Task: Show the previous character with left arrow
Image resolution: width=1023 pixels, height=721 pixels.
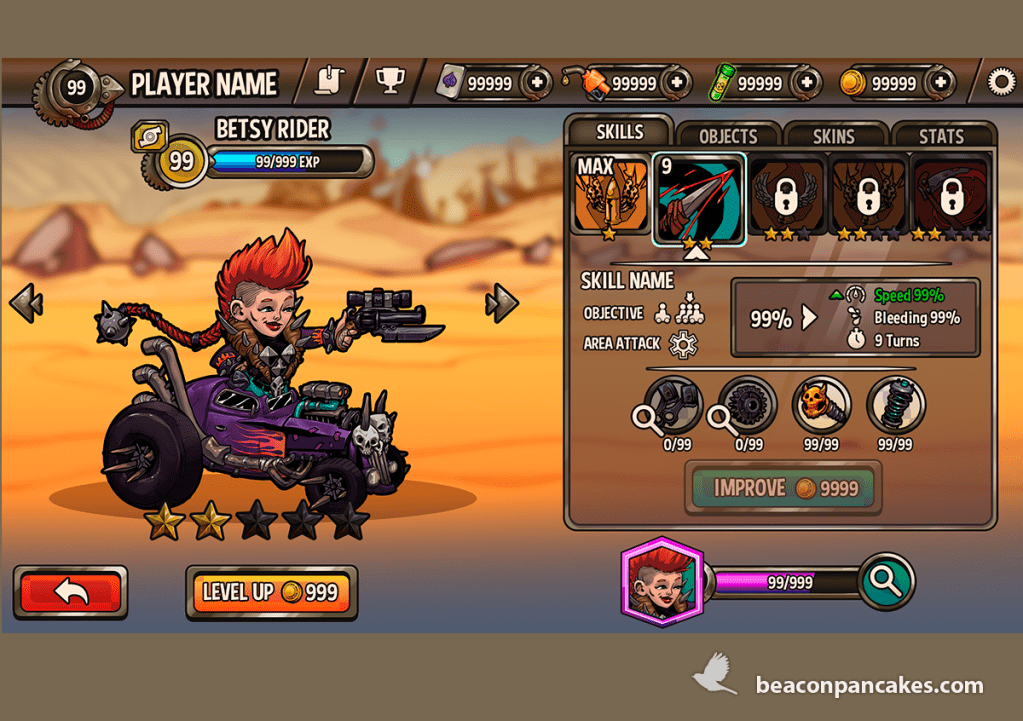Action: pos(26,302)
